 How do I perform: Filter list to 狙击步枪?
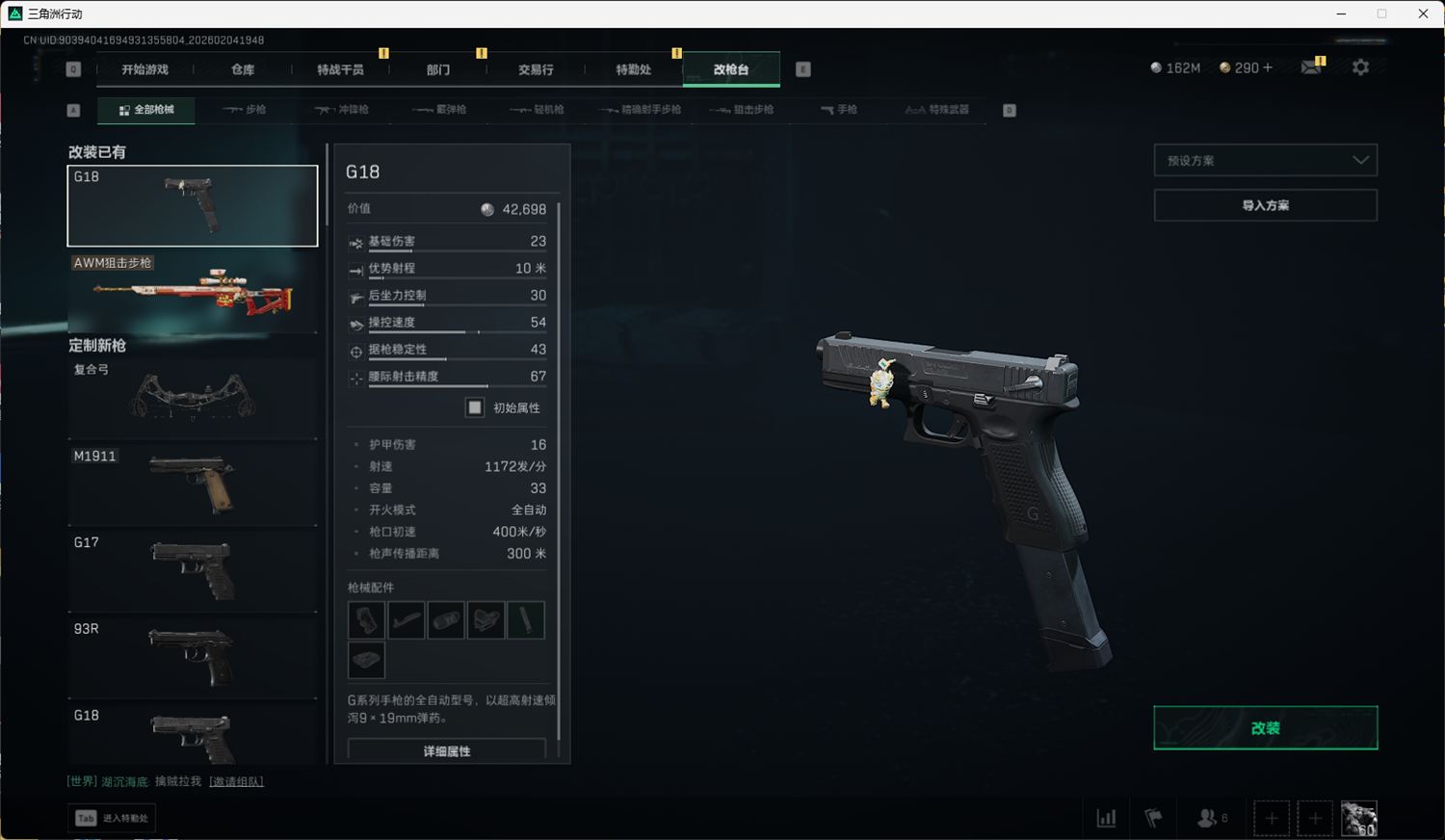(742, 110)
